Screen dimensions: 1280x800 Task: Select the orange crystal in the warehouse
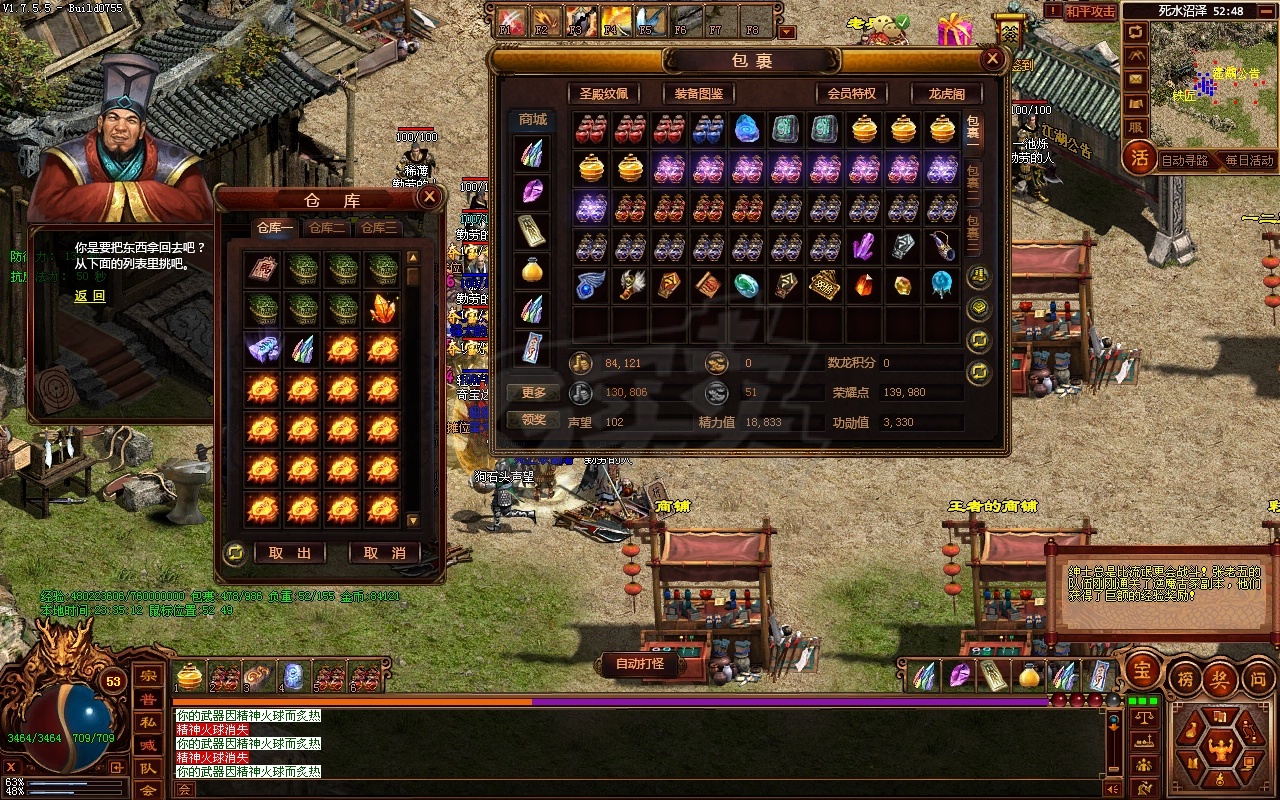[x=383, y=309]
